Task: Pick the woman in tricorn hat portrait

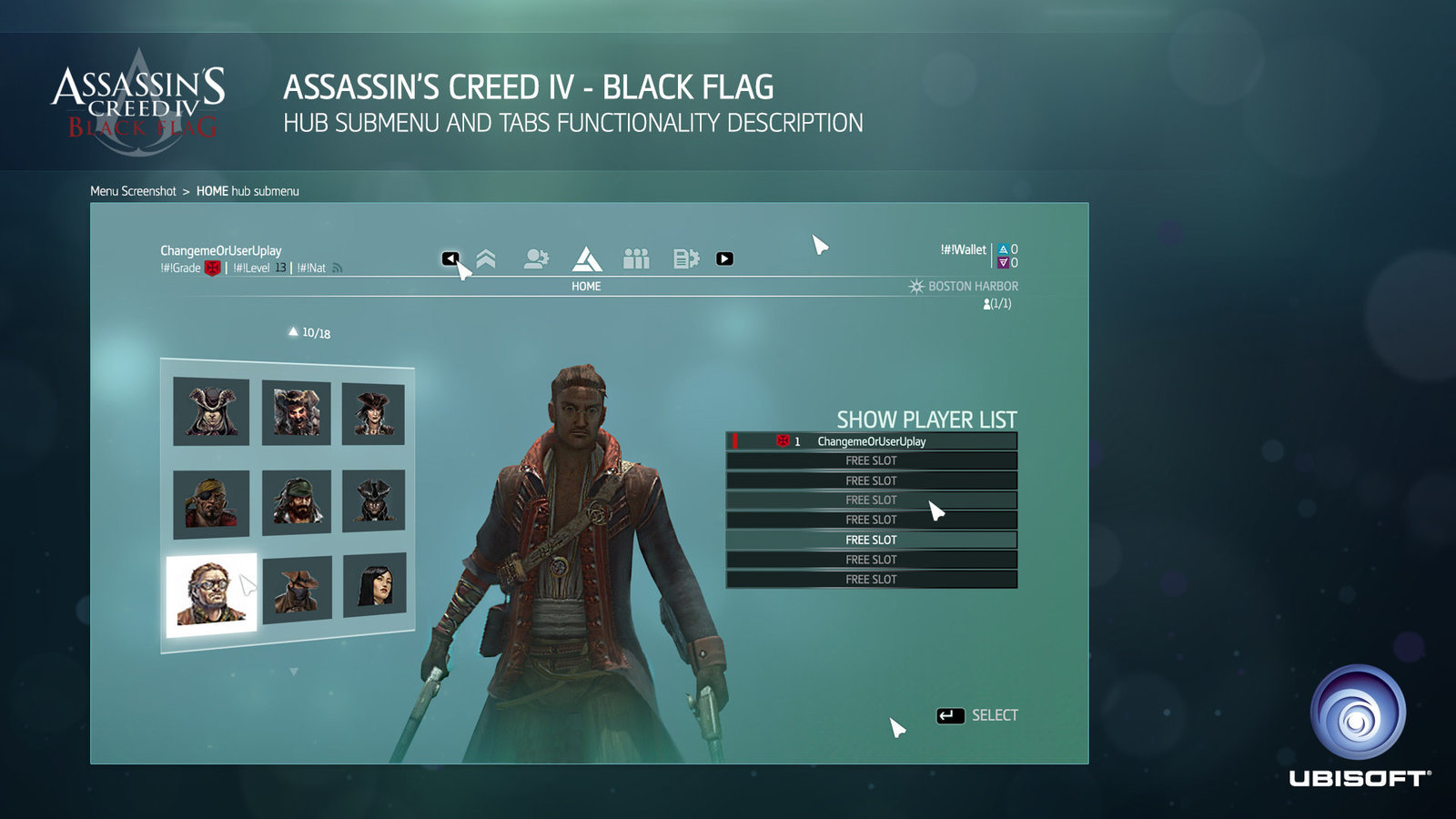Action: (x=373, y=413)
